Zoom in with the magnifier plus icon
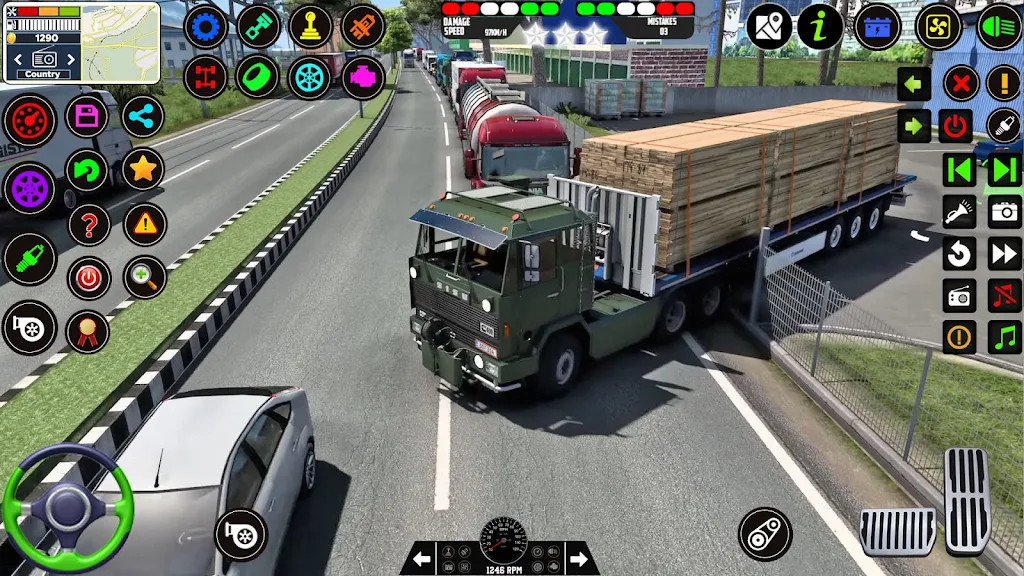The height and width of the screenshot is (576, 1024). click(x=144, y=278)
